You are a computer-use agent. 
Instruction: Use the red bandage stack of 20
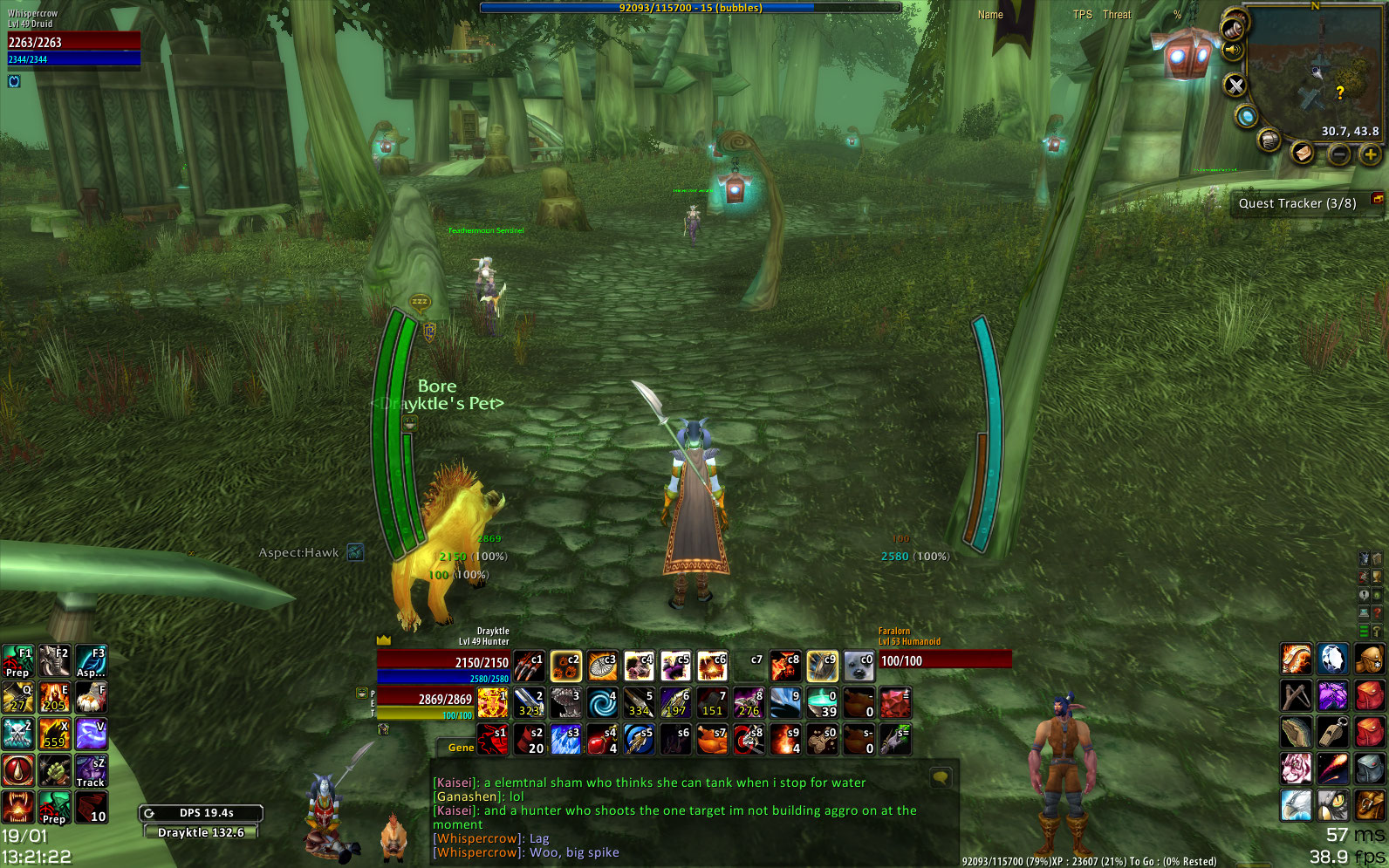[529, 740]
